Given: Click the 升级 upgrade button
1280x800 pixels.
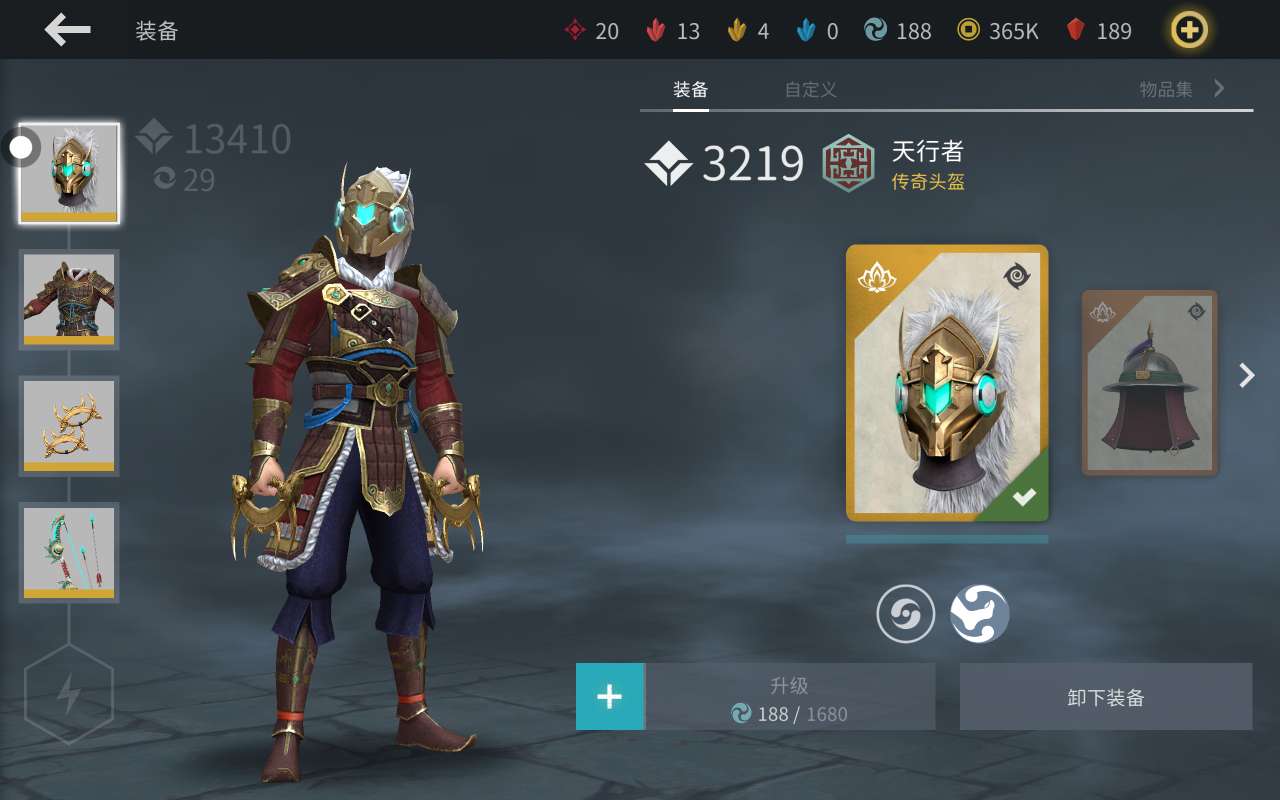Looking at the screenshot, I should pos(790,697).
